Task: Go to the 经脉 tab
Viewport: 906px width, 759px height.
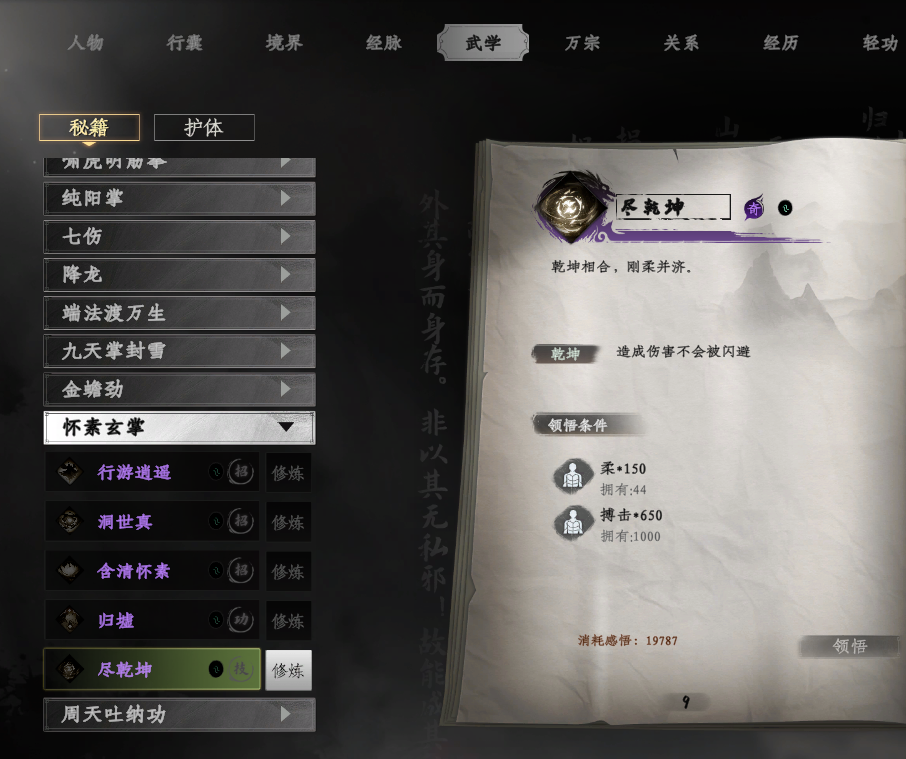Action: coord(384,43)
